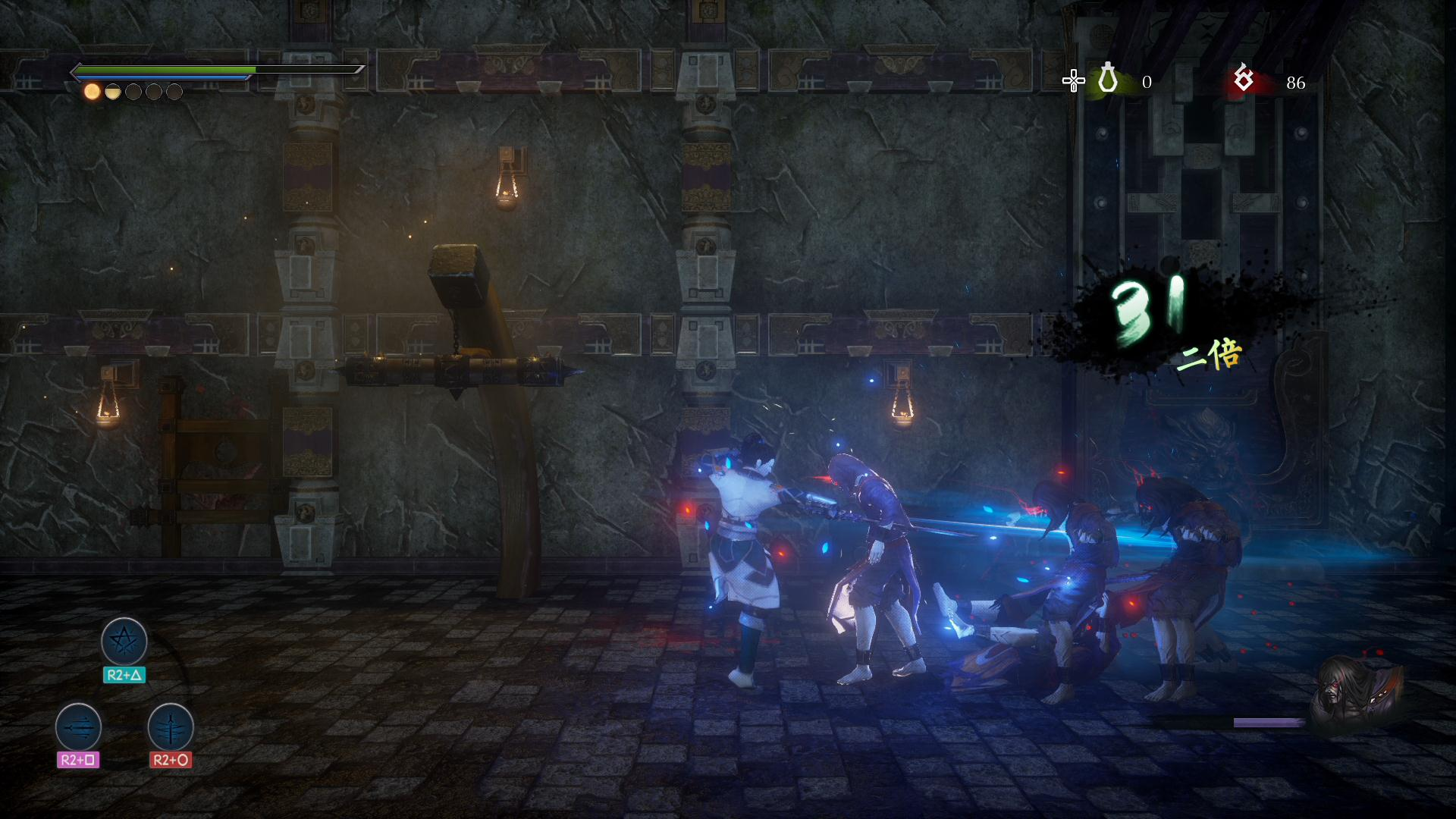Select the horizontal blade skill icon
The image size is (1456, 819).
click(x=78, y=726)
